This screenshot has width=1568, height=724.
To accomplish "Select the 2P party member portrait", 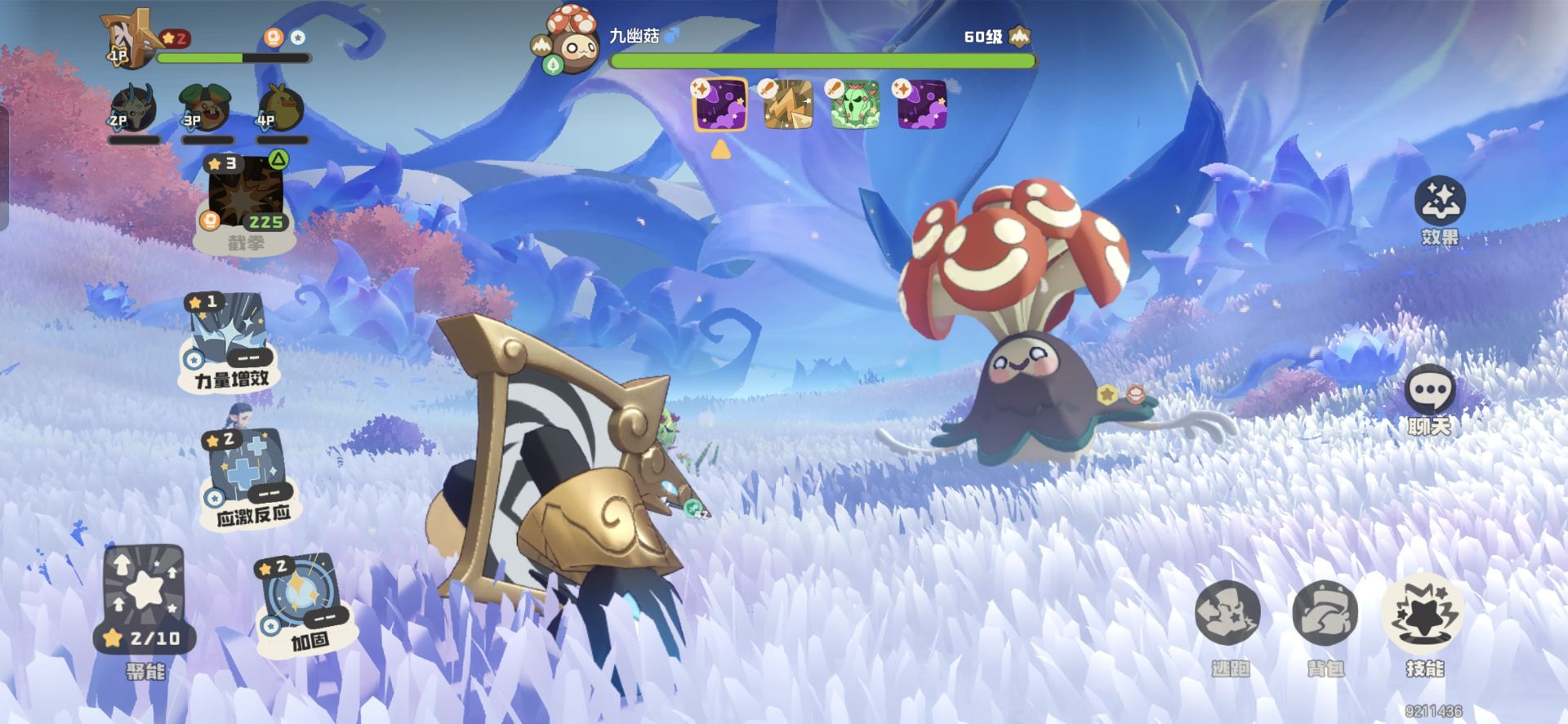I will coord(133,109).
